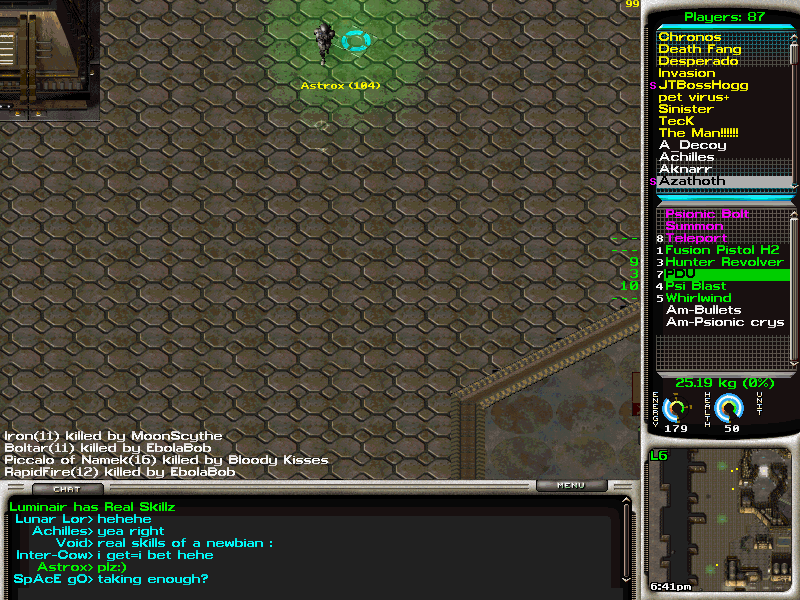Select player Chronos in the player list
The width and height of the screenshot is (800, 600).
[690, 37]
